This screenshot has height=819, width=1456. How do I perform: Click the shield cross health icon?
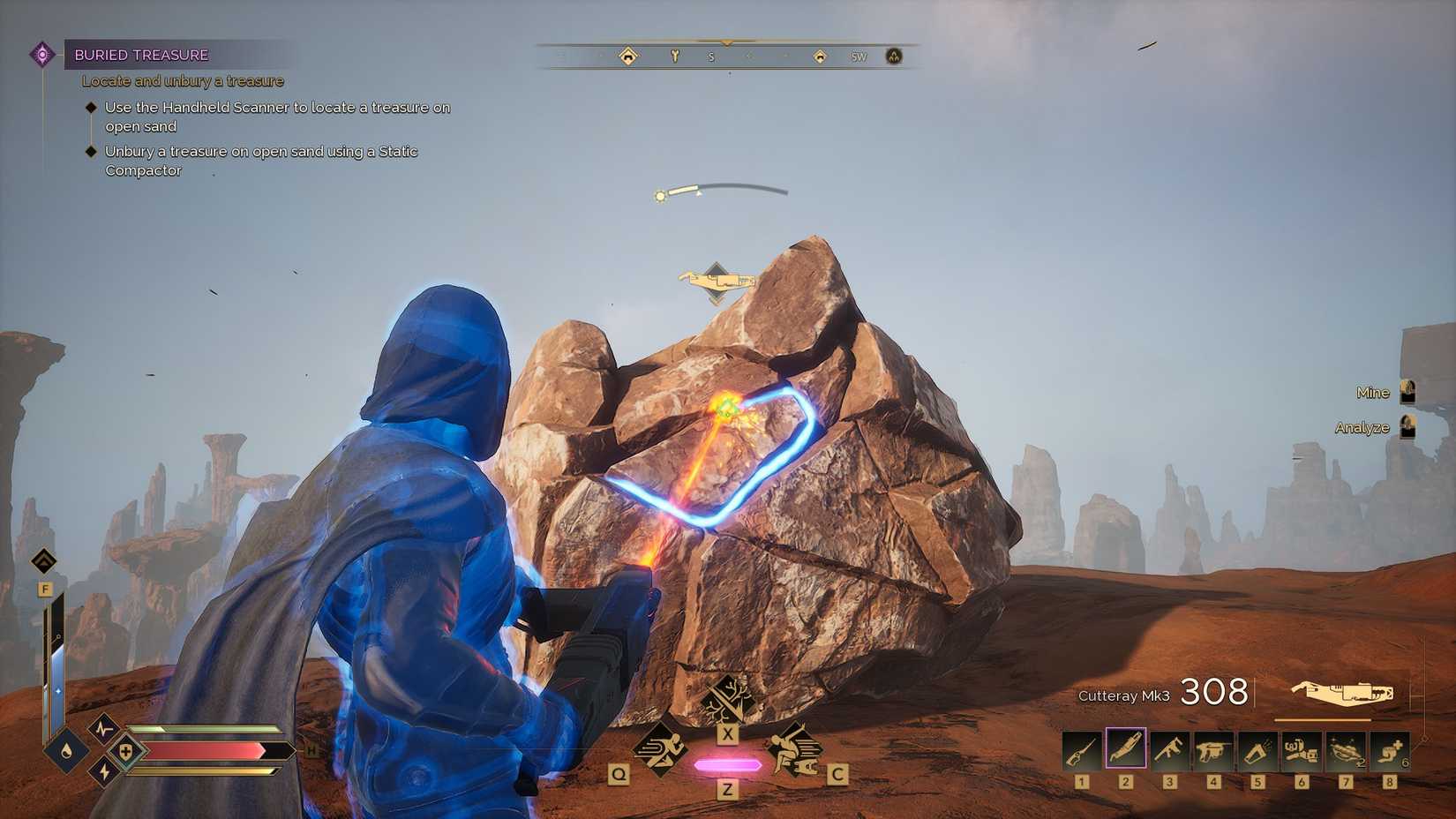(125, 752)
